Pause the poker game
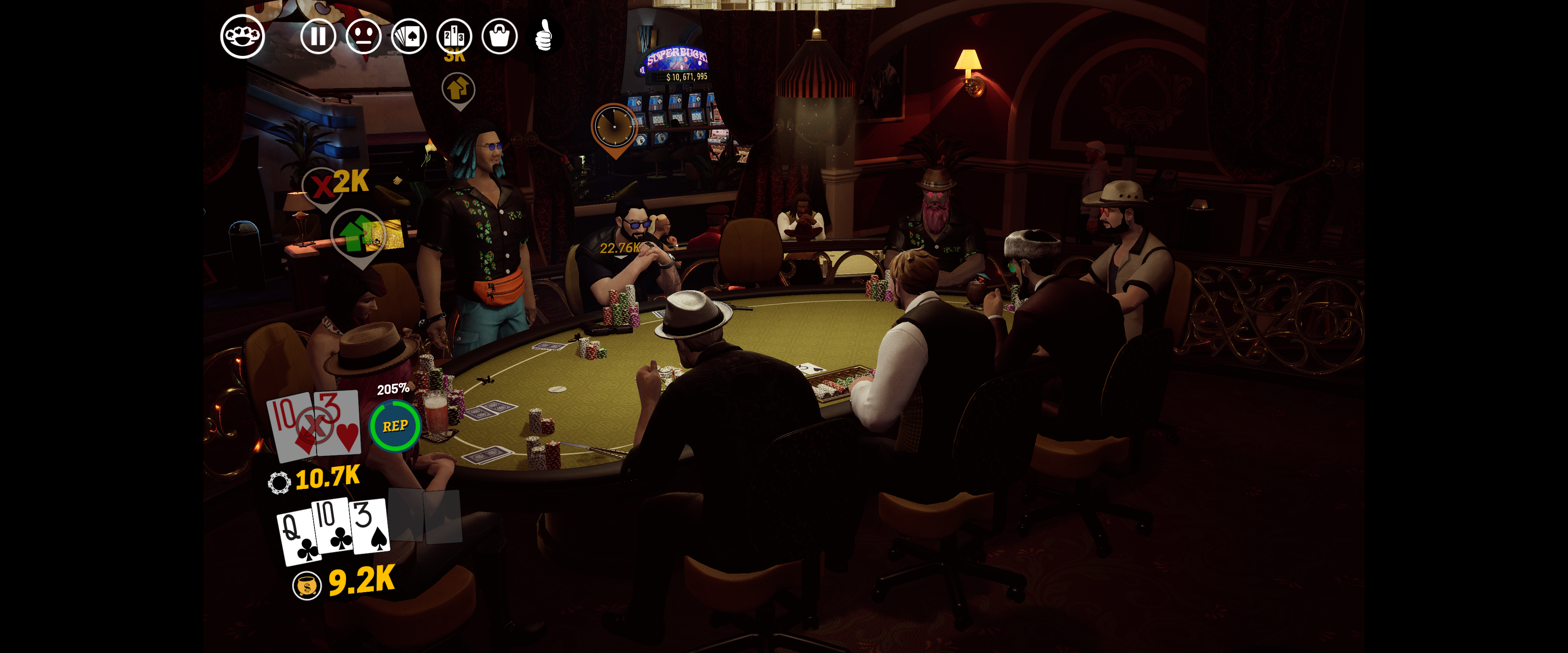The image size is (1568, 653). click(x=318, y=36)
